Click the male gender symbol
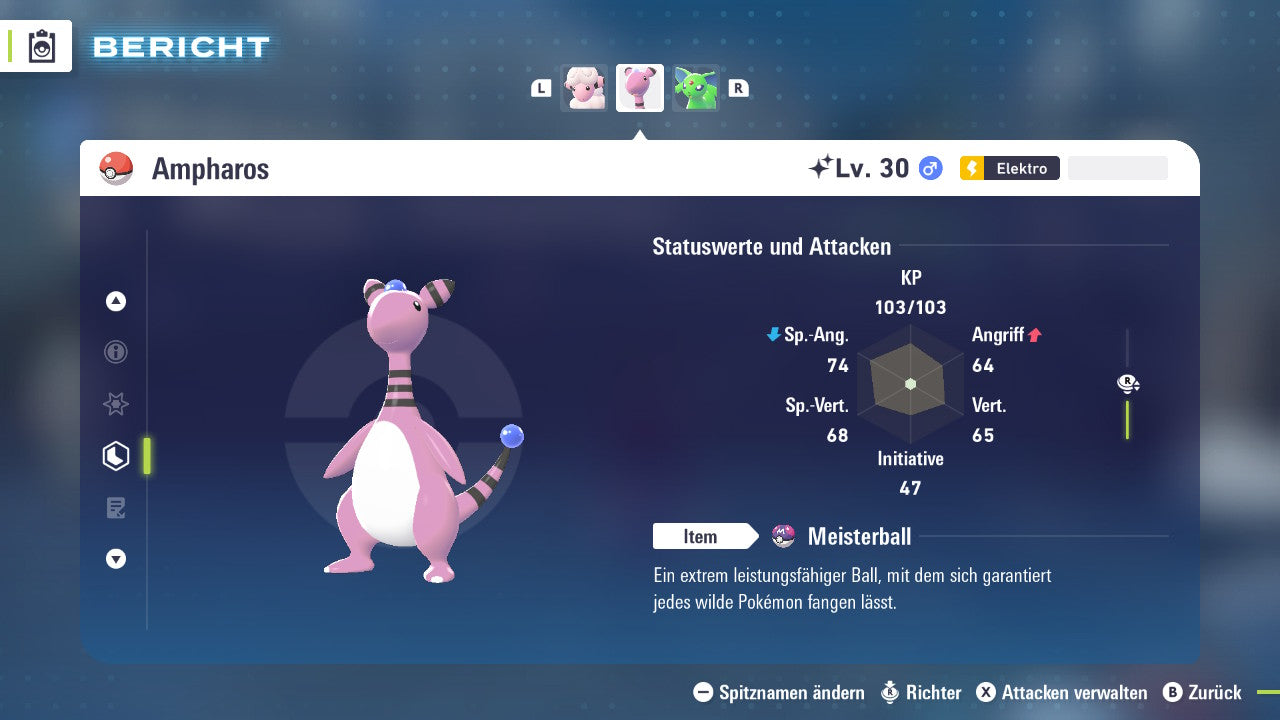1280x720 pixels. point(930,168)
